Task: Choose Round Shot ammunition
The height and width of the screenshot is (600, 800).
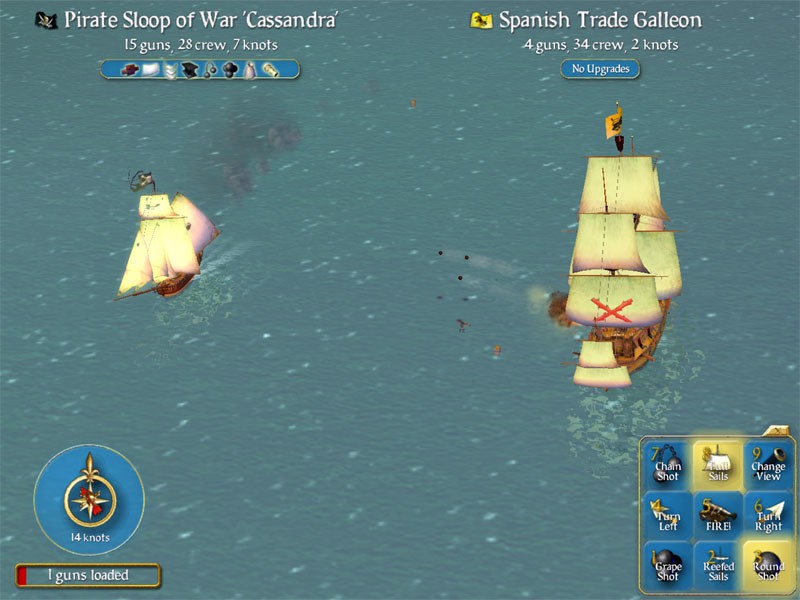Action: click(768, 567)
